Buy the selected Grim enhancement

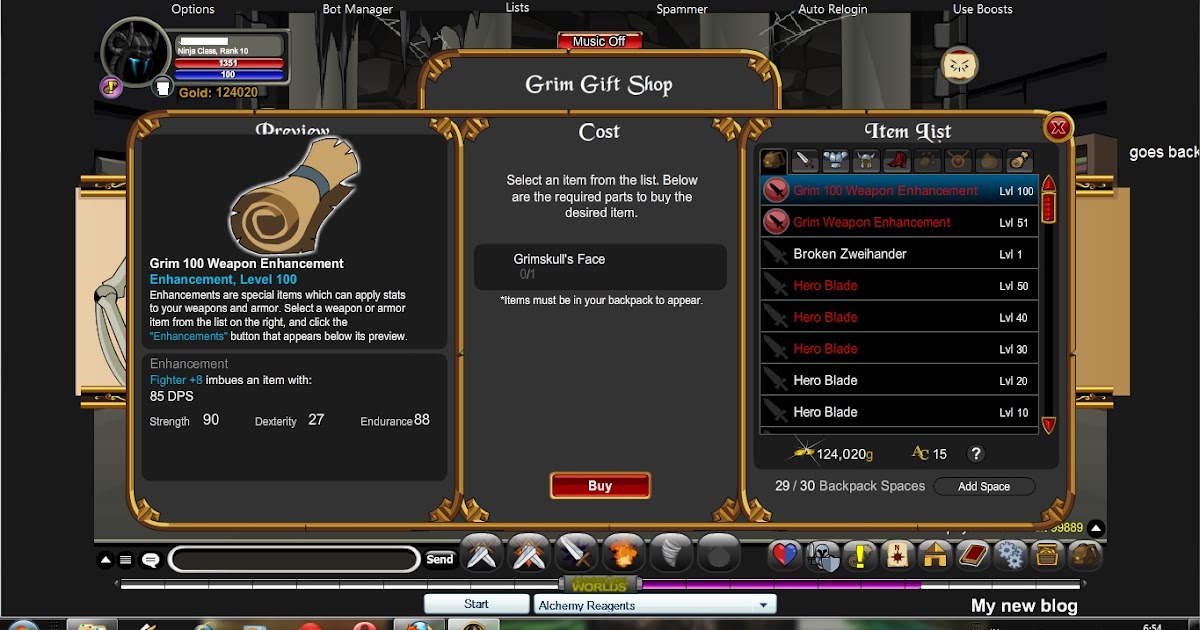(x=600, y=486)
